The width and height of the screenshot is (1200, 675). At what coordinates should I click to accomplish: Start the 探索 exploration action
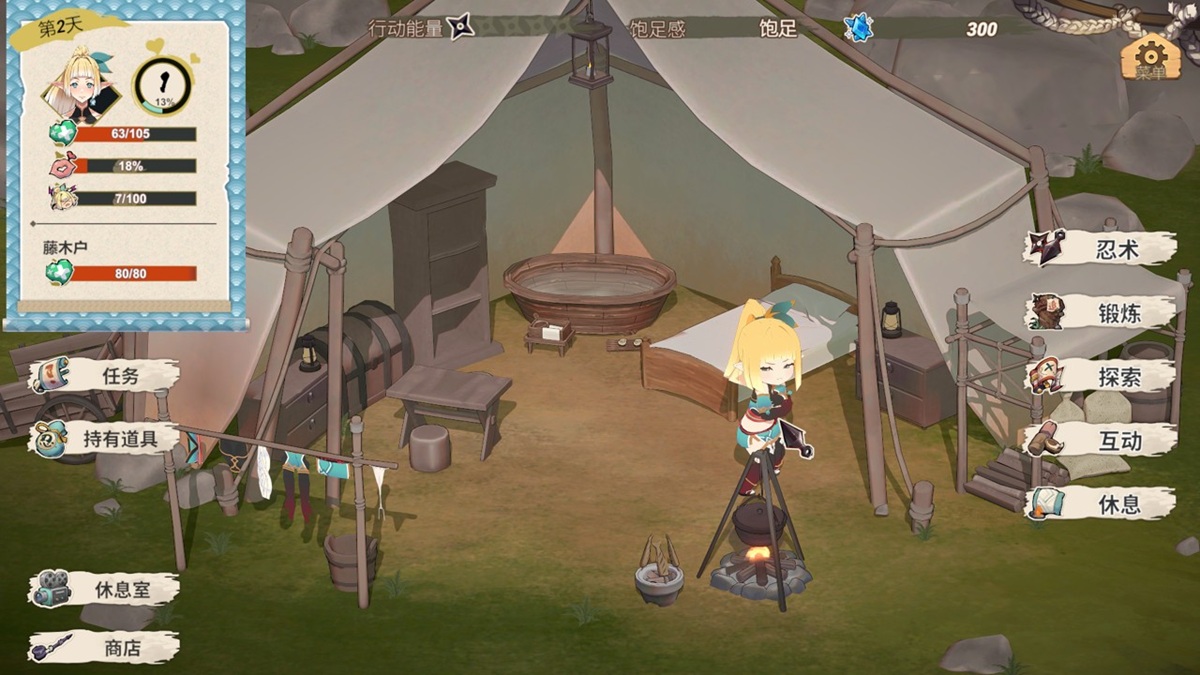(x=1100, y=376)
